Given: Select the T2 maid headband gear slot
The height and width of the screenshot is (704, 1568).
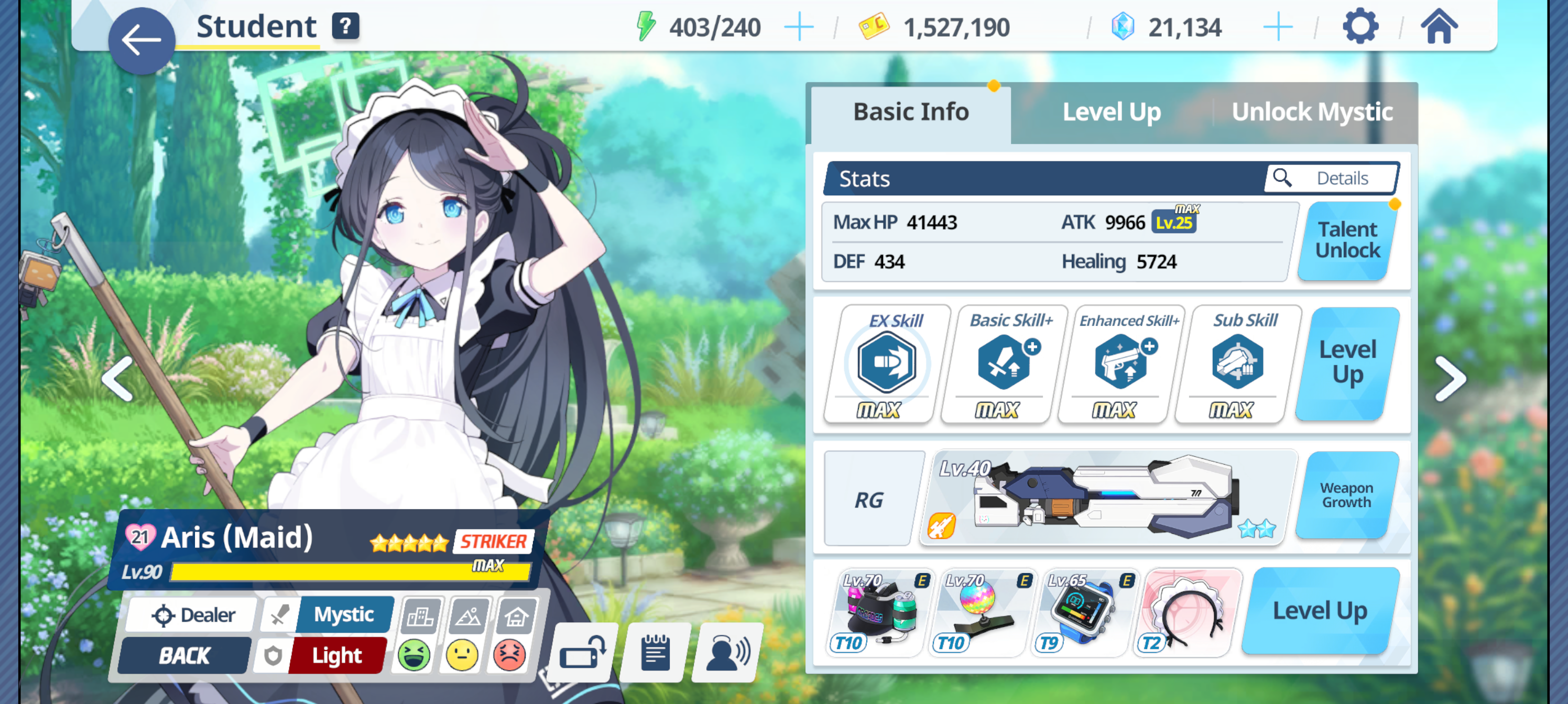Looking at the screenshot, I should pyautogui.click(x=1188, y=611).
